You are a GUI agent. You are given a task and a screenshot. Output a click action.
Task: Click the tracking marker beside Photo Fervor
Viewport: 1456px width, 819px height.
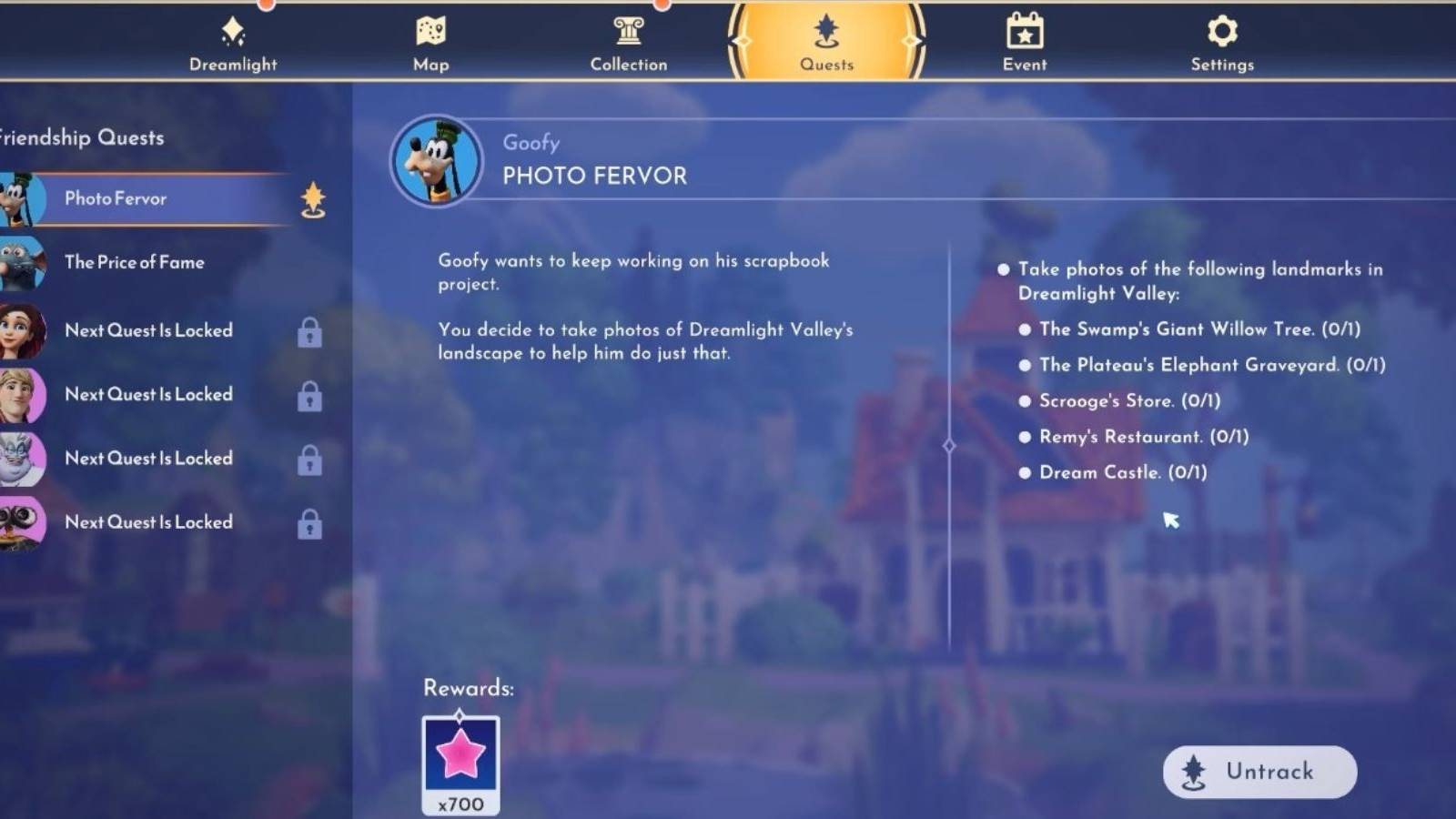[x=312, y=199]
